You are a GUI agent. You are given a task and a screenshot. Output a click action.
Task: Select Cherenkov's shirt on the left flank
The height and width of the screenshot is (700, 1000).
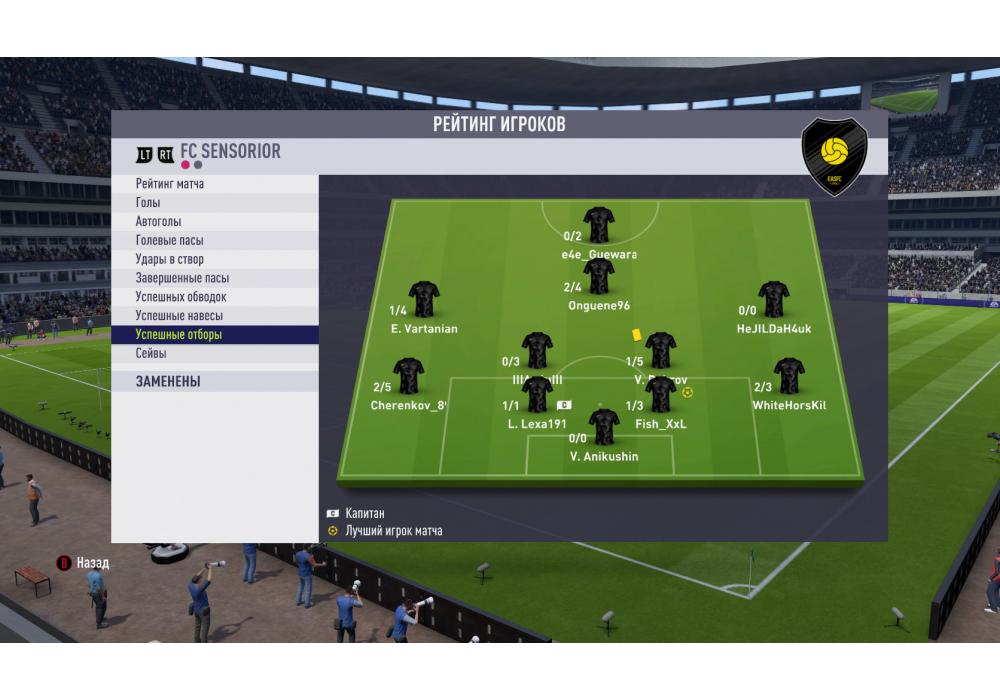coord(409,376)
